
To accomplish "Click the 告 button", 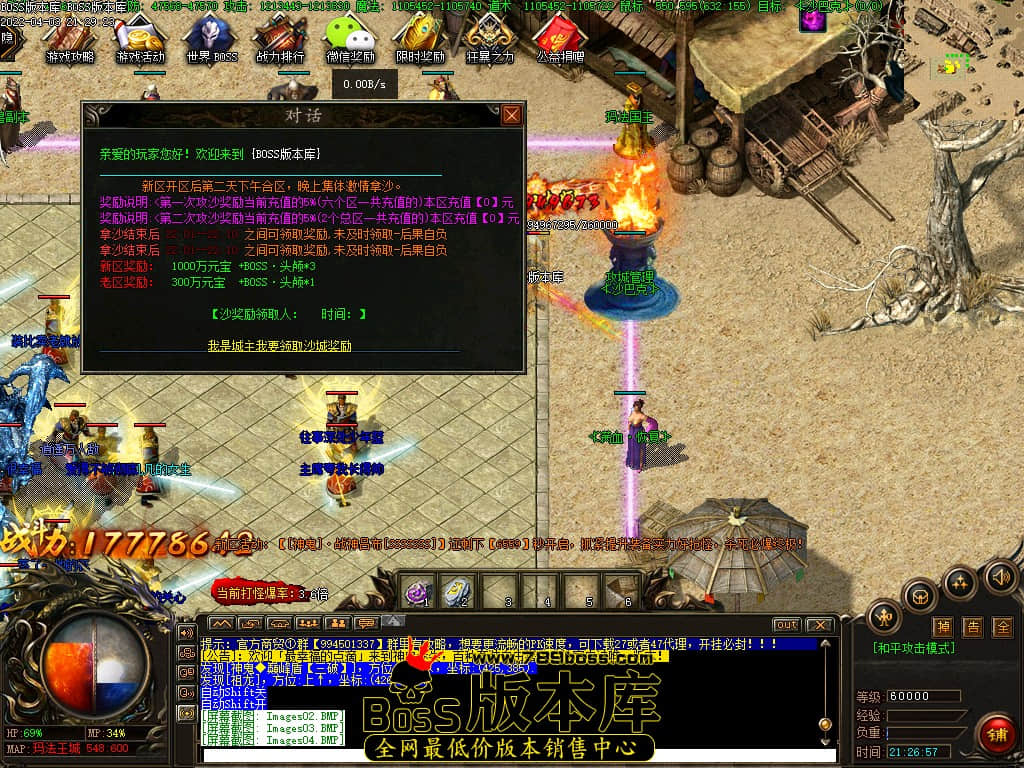I will click(x=973, y=627).
